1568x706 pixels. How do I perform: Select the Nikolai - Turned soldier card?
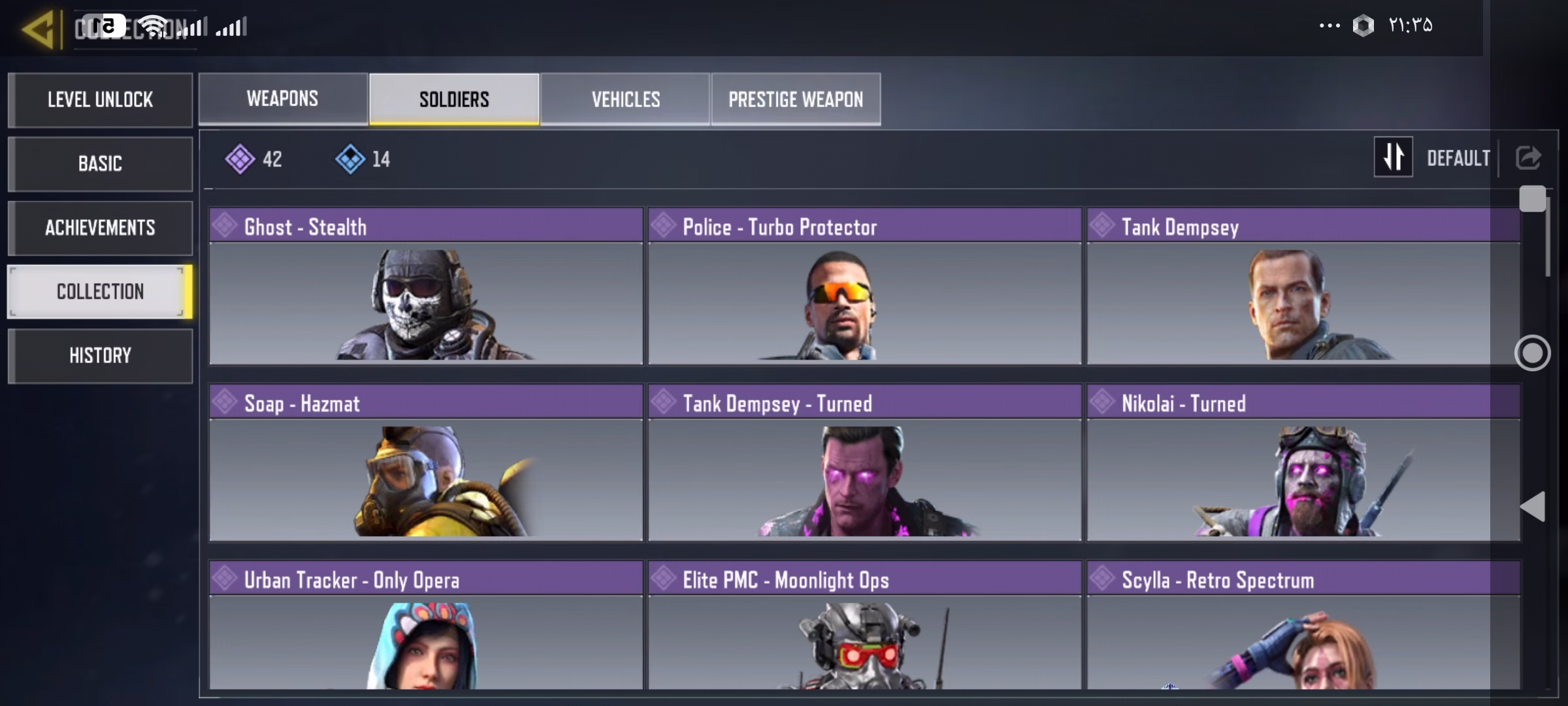pos(1303,463)
